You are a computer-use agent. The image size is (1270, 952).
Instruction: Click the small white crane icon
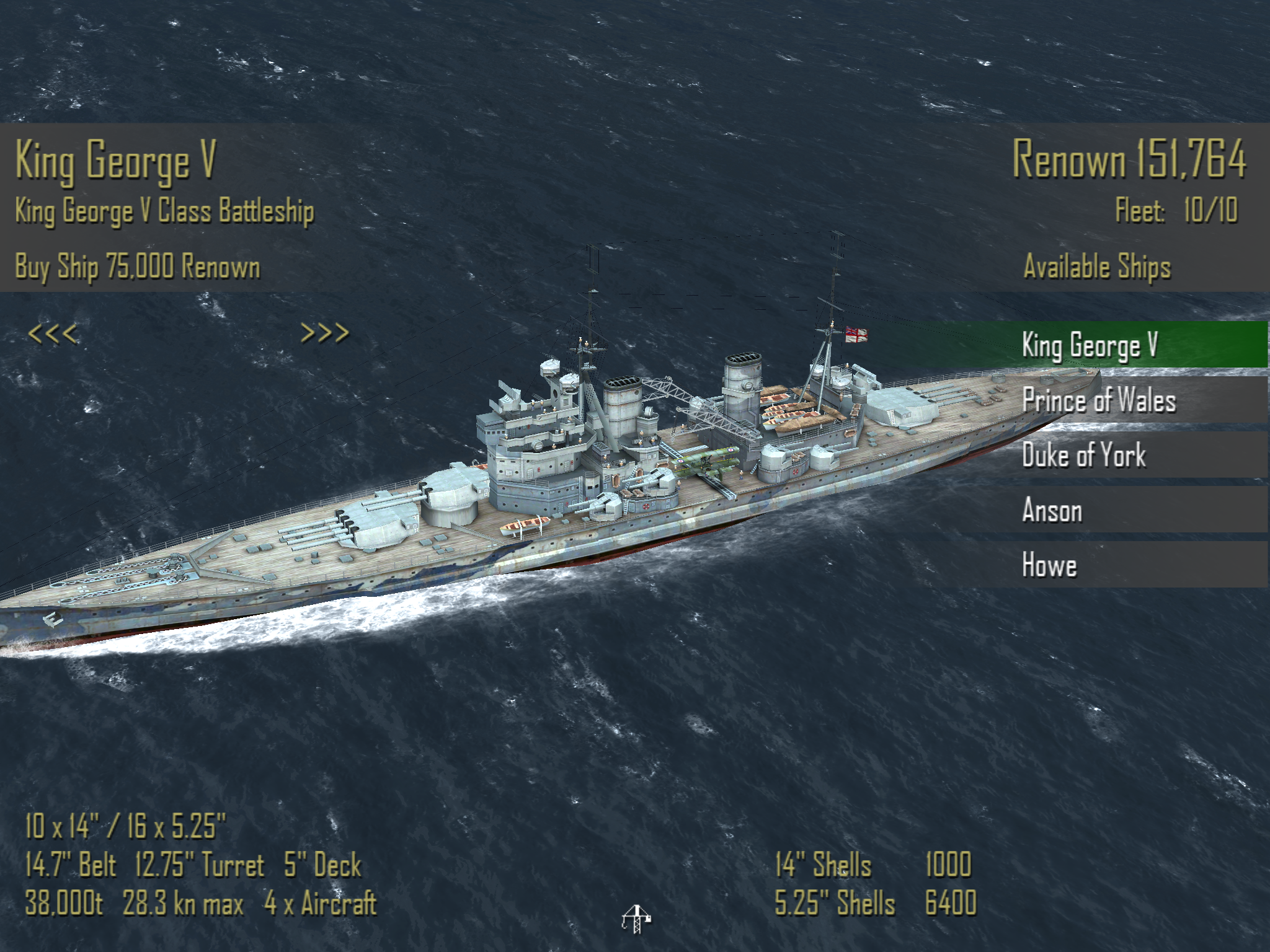click(635, 919)
